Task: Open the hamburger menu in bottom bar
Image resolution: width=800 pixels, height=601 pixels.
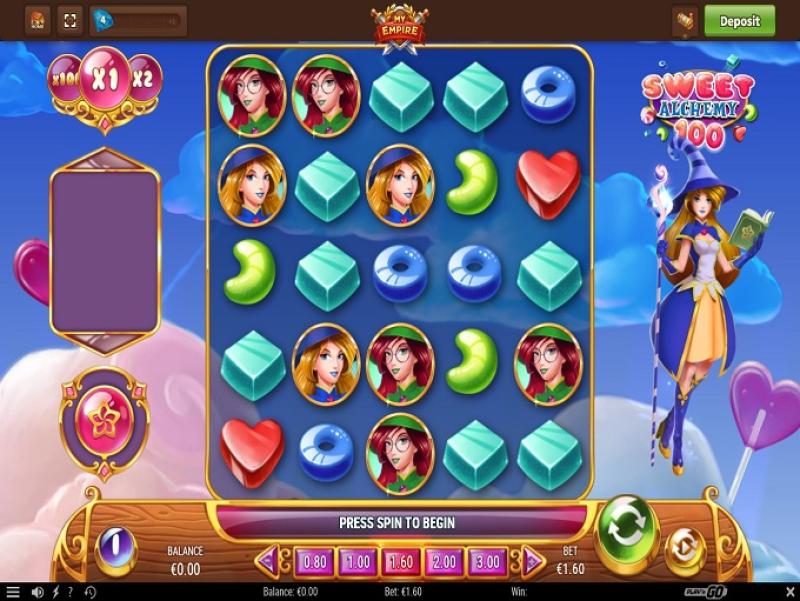Action: coord(13,592)
